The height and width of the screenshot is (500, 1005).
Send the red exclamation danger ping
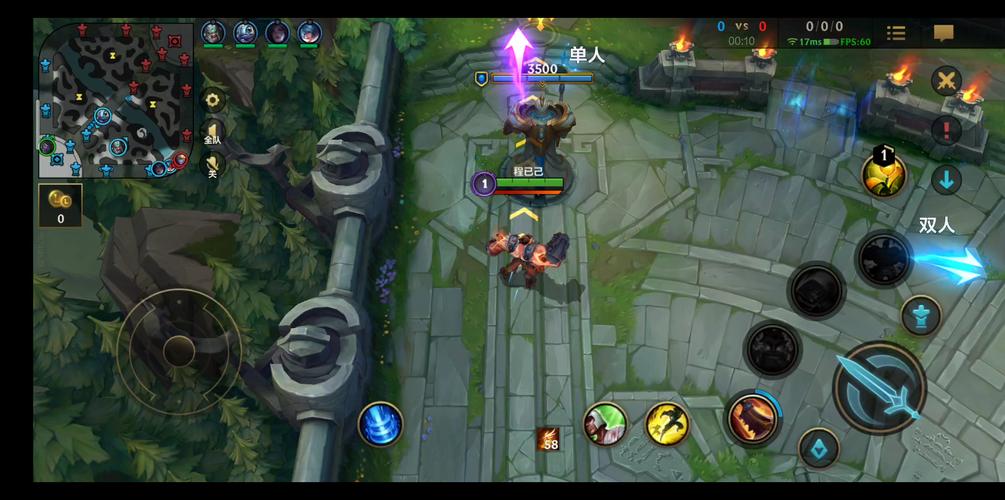tap(946, 130)
